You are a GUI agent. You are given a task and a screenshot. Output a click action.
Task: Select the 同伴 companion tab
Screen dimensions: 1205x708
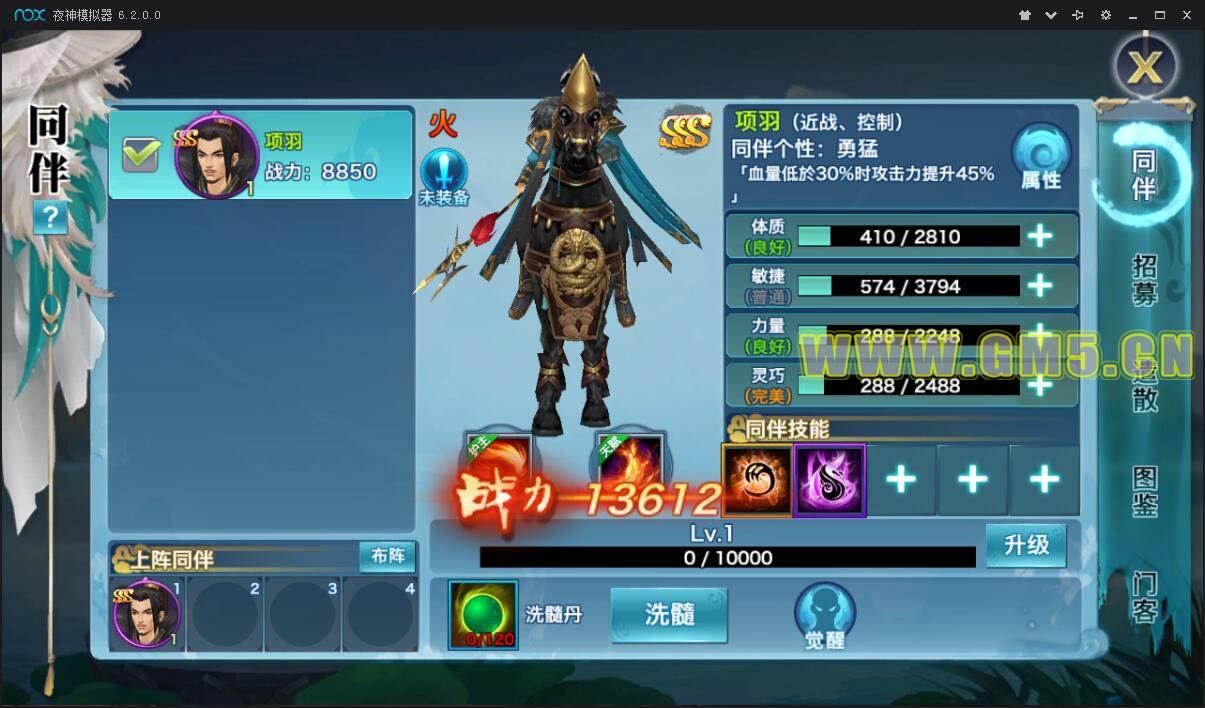[1144, 175]
